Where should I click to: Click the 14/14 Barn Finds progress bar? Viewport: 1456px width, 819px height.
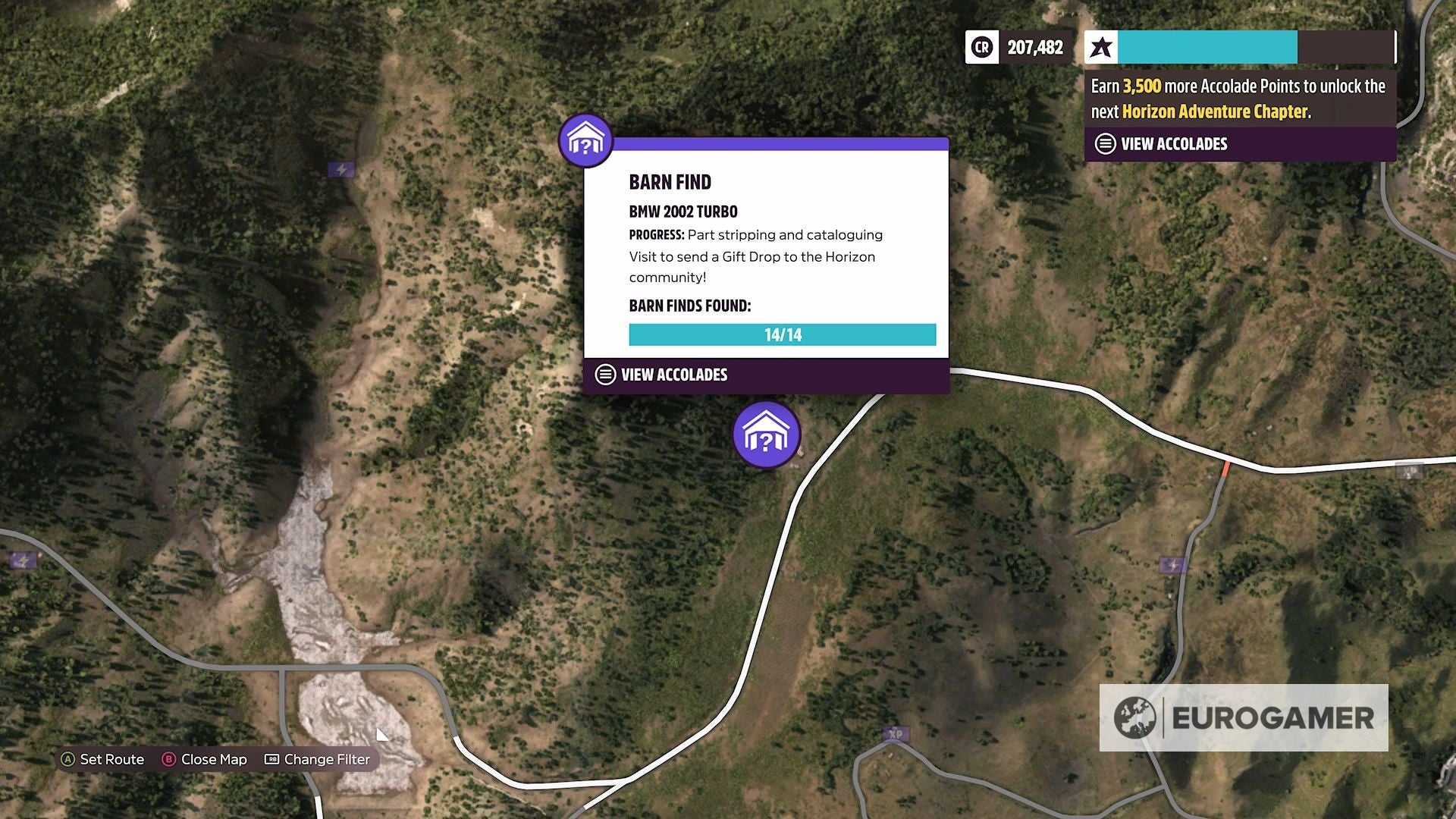[782, 334]
